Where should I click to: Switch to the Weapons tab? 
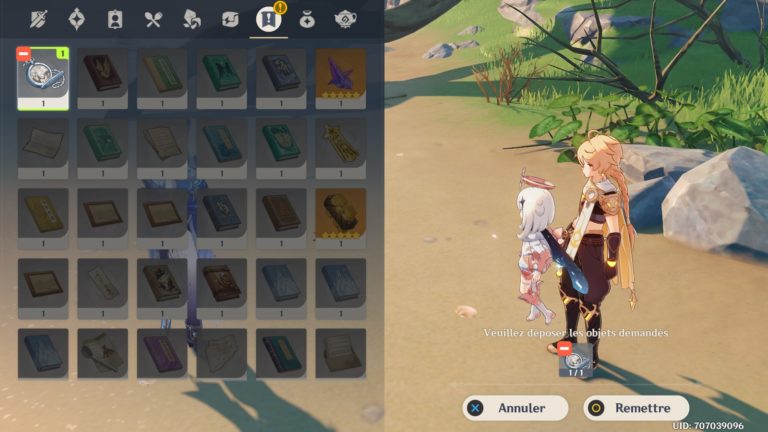(39, 18)
